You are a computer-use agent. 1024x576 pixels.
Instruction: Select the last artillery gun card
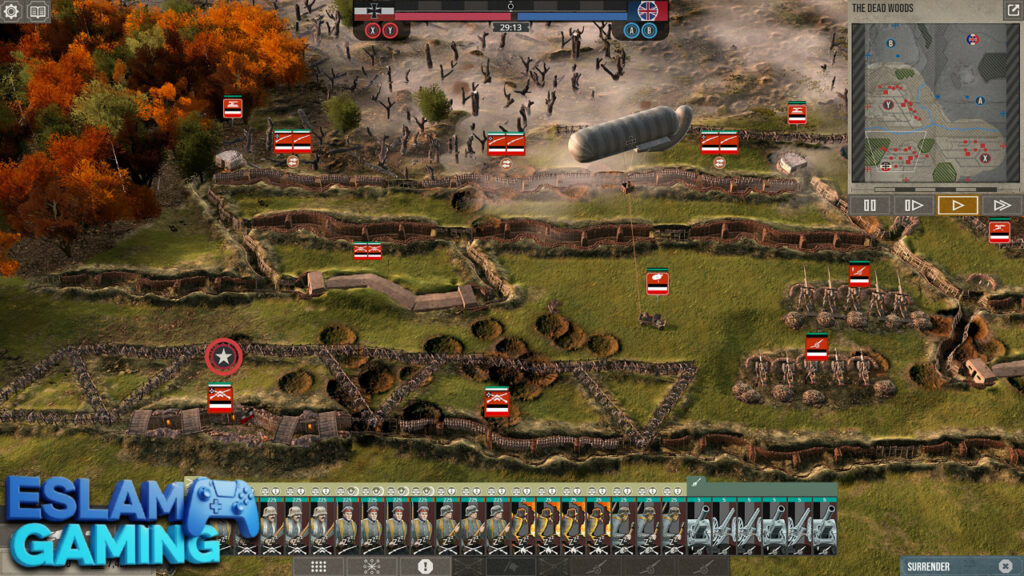824,525
